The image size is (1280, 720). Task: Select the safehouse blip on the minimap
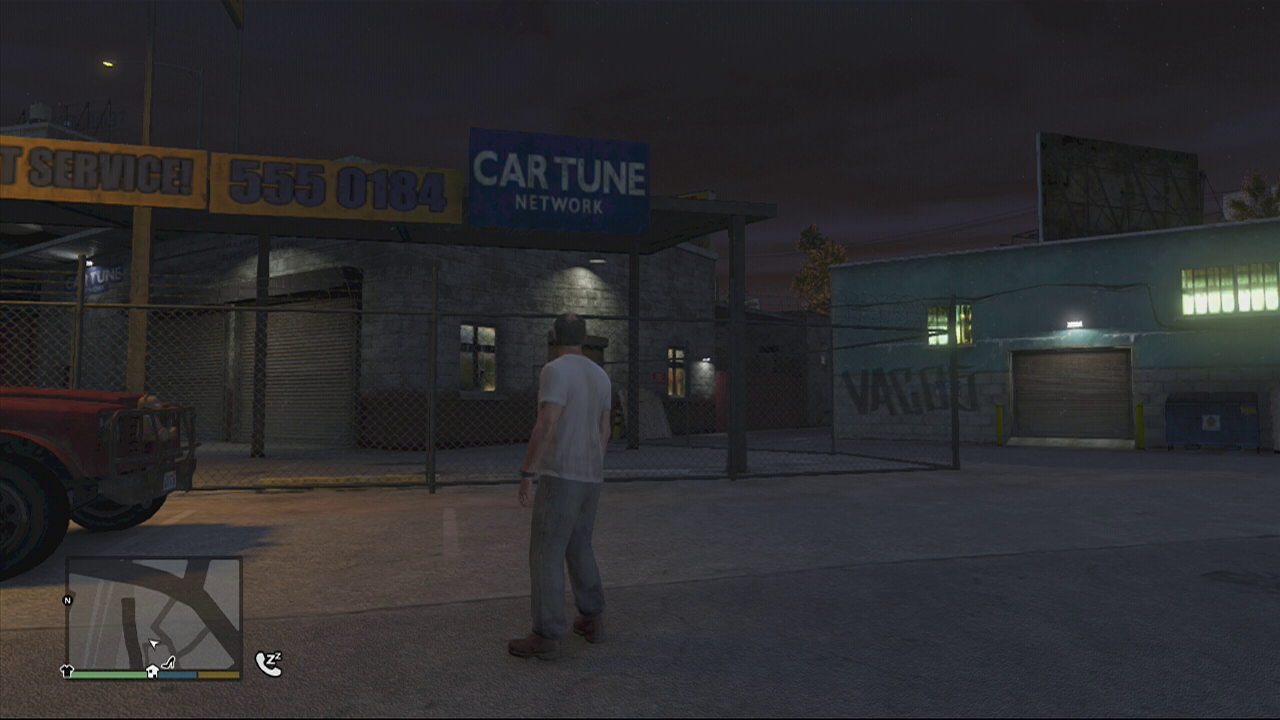152,671
